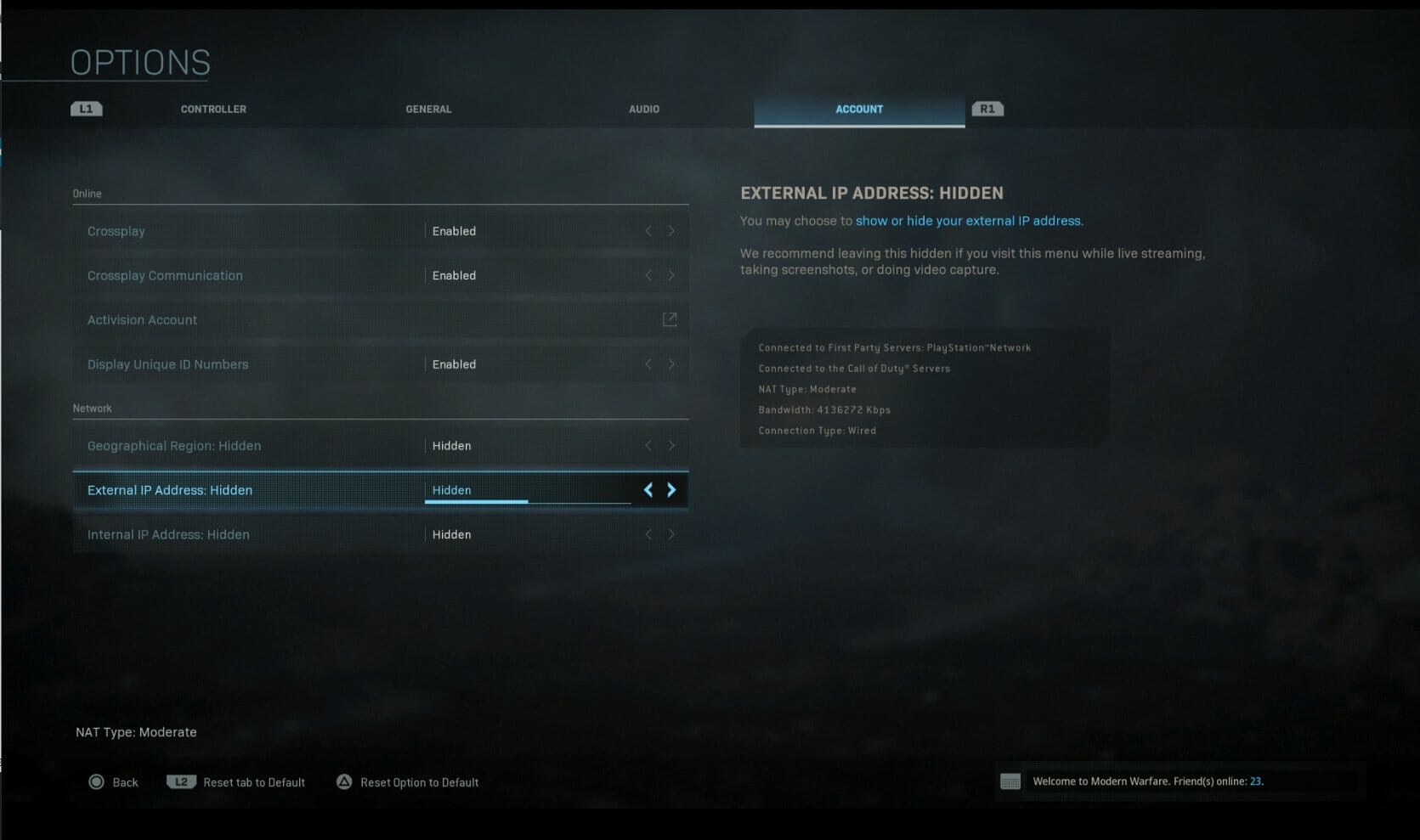Click the keyboard icon in the notification bar
The image size is (1420, 840).
pyautogui.click(x=1010, y=781)
